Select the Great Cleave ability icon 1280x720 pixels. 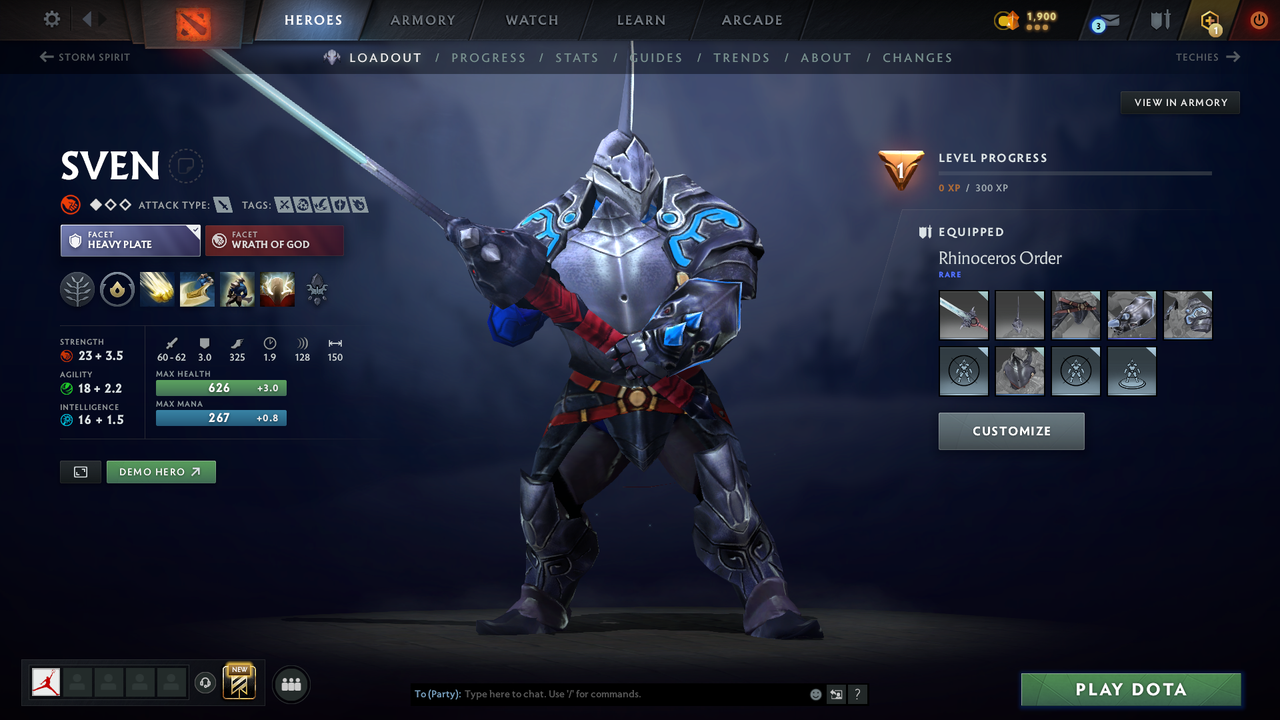[197, 289]
